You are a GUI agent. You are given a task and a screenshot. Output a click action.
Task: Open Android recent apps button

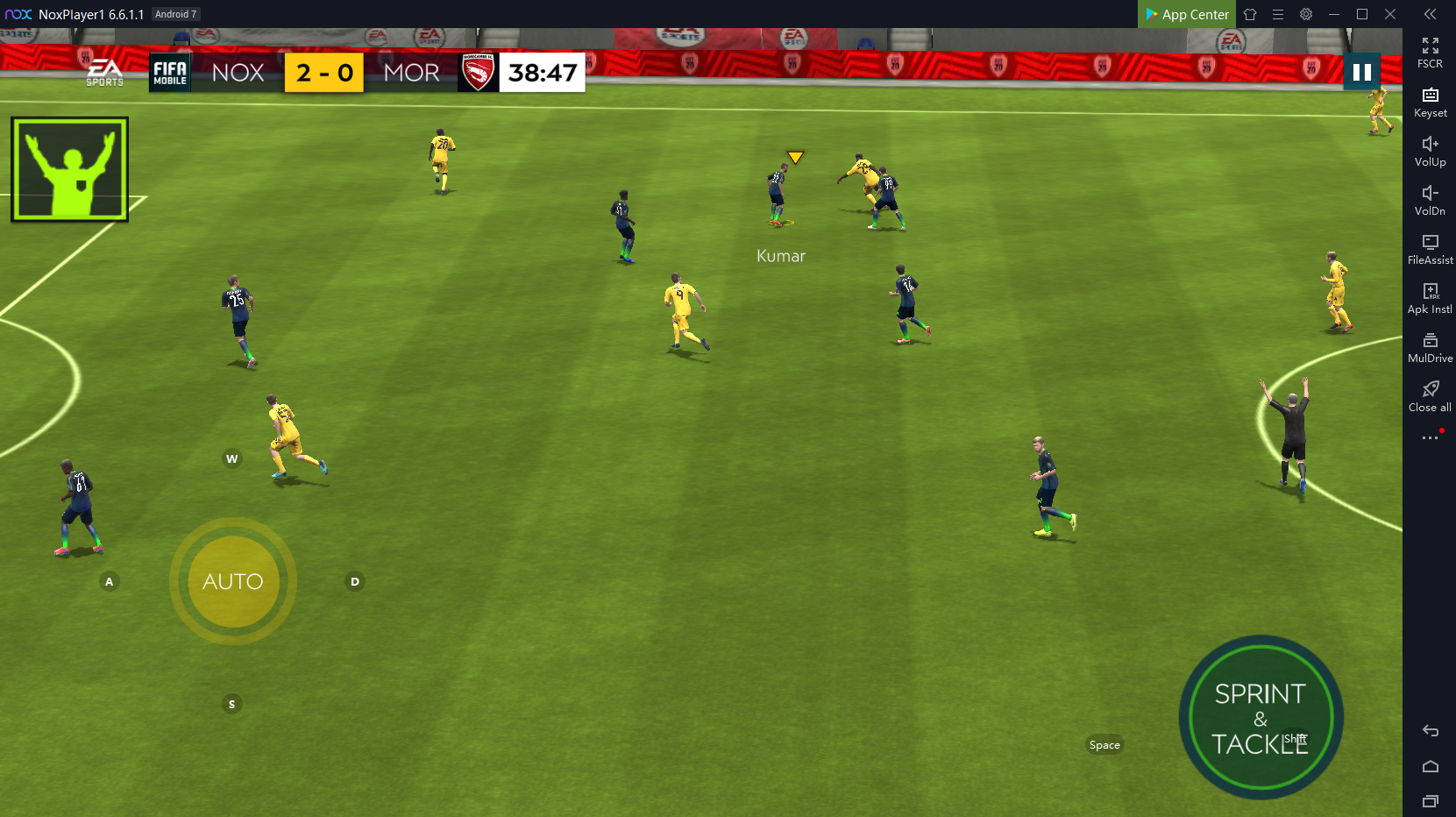(1431, 800)
